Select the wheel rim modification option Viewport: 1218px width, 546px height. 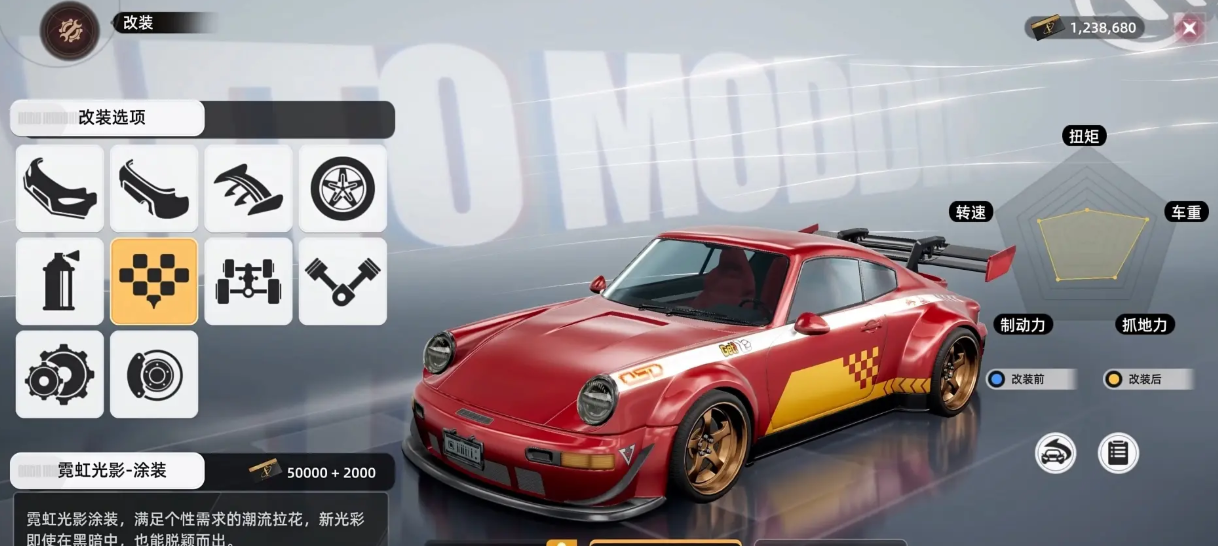[x=342, y=189]
